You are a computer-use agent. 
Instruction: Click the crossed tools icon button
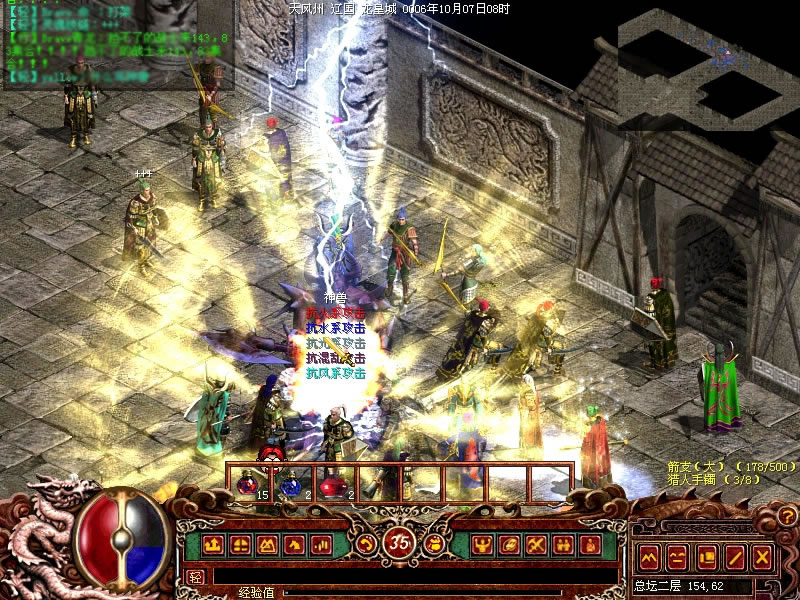click(536, 545)
